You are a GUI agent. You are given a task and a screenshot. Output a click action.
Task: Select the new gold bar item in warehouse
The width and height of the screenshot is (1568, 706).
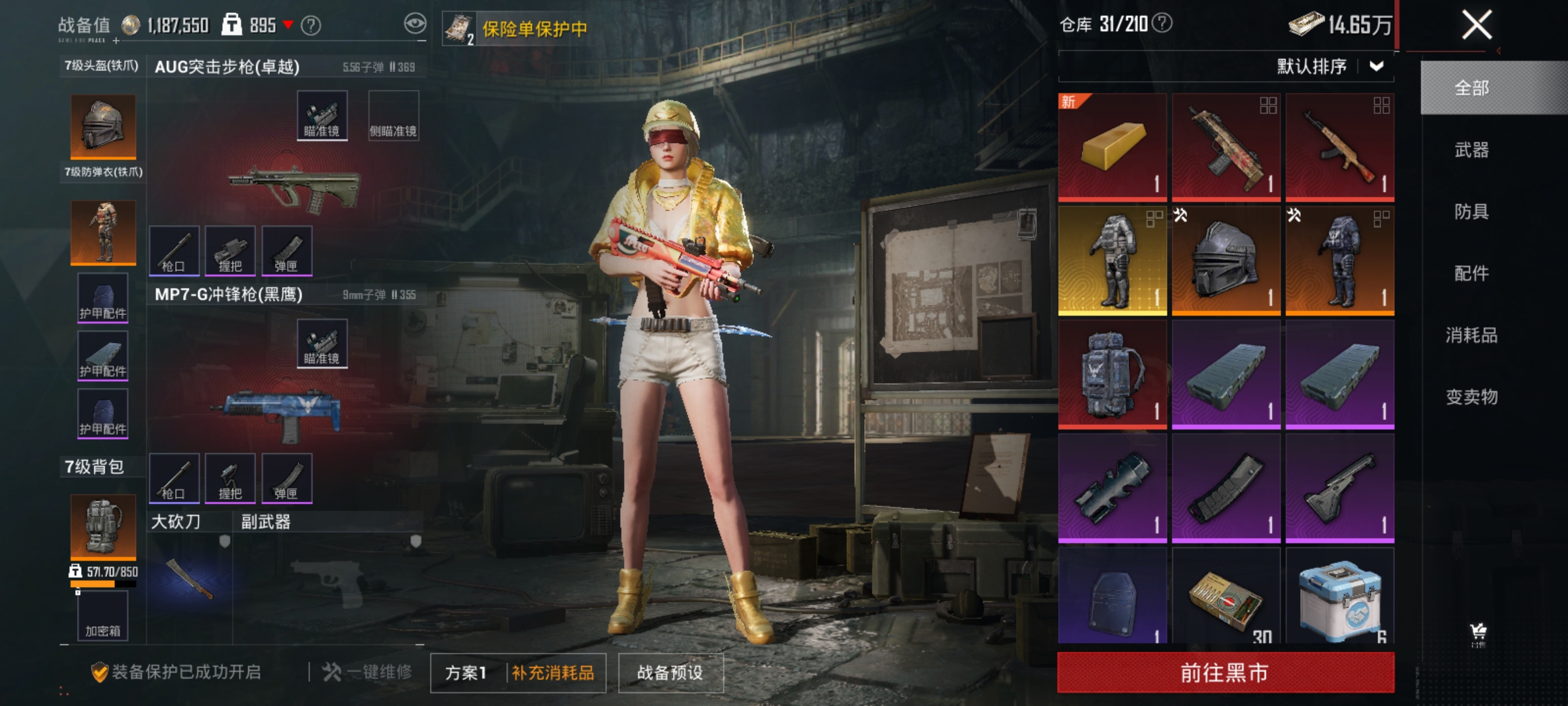pos(1111,145)
